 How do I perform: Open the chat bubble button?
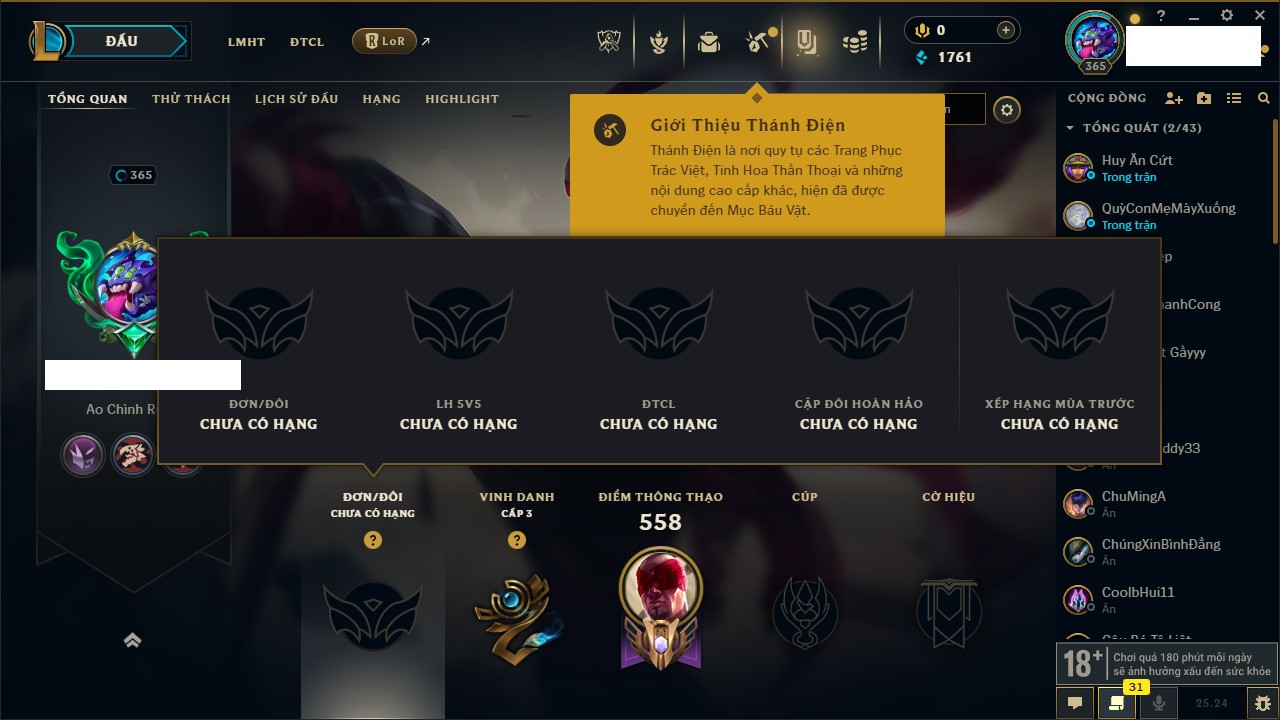1075,703
